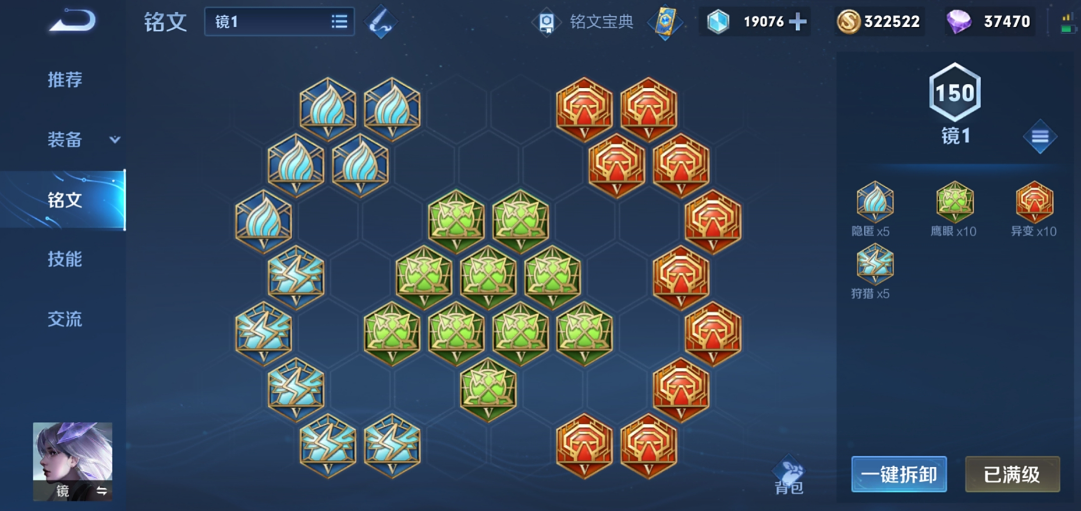1081x511 pixels.
Task: Switch hero via 镜 portrait
Action: pyautogui.click(x=73, y=461)
